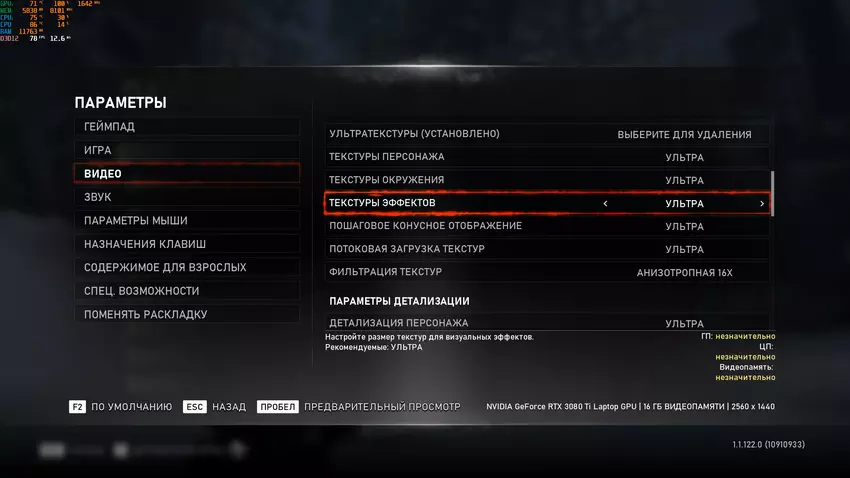This screenshot has height=478, width=850.
Task: Select the ПОТОКОВАЯ ЗАГРУЗКА ТЕКСТУР row
Action: pyautogui.click(x=548, y=249)
